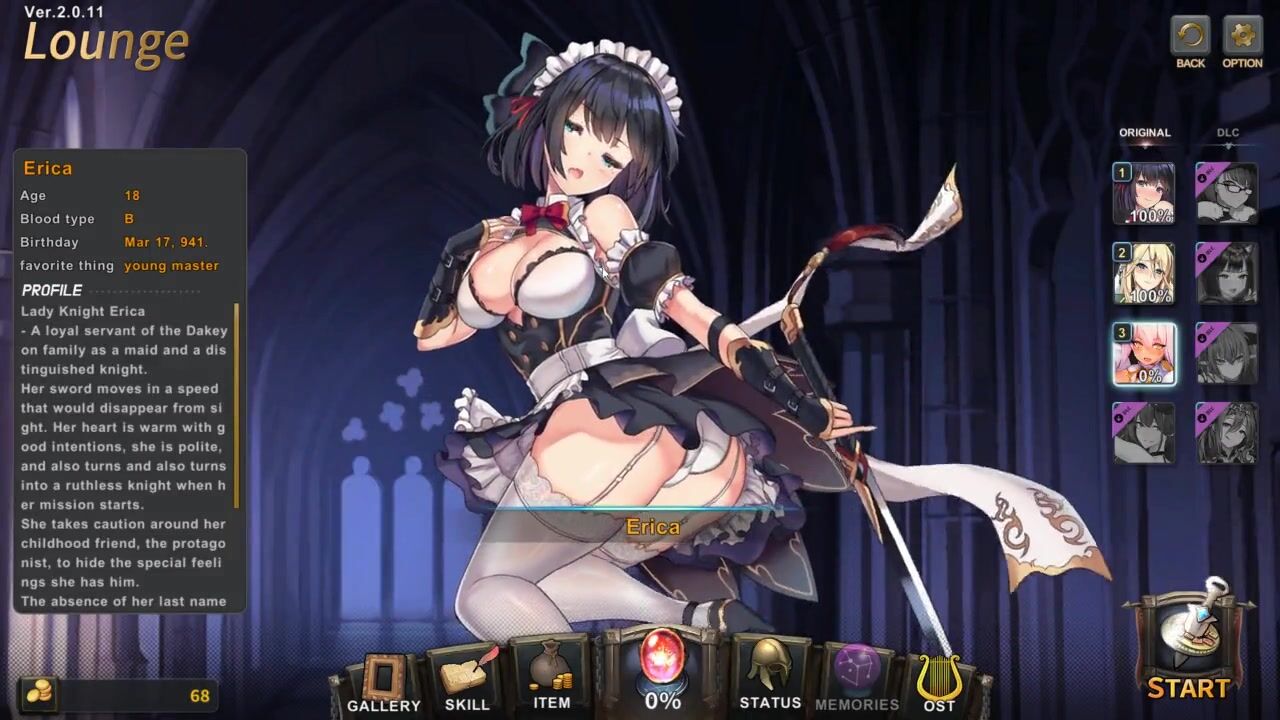The height and width of the screenshot is (720, 1280).
Task: Select character portrait number 1
Action: [x=1144, y=193]
